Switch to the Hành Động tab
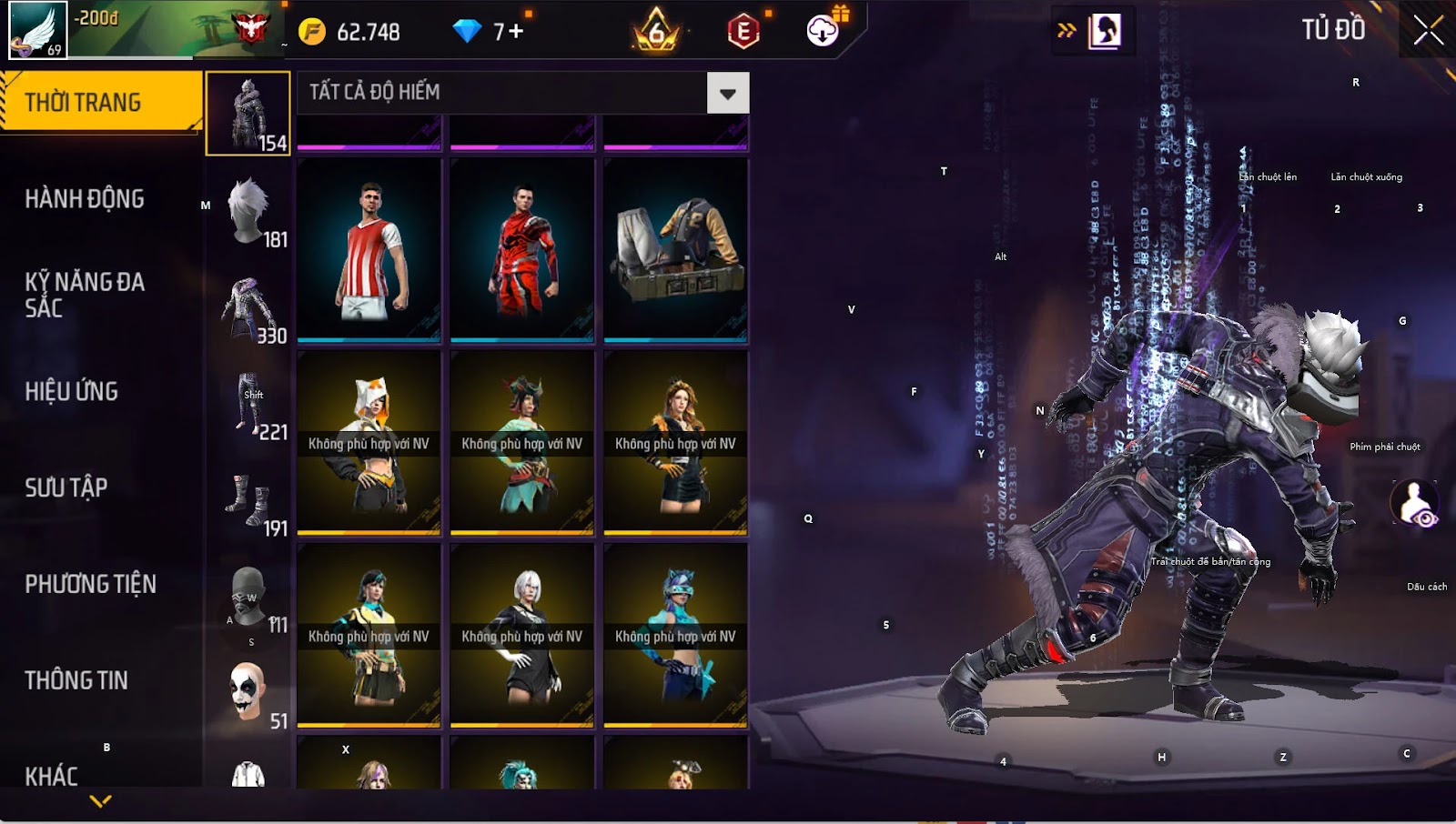The image size is (1456, 824). coord(85,198)
